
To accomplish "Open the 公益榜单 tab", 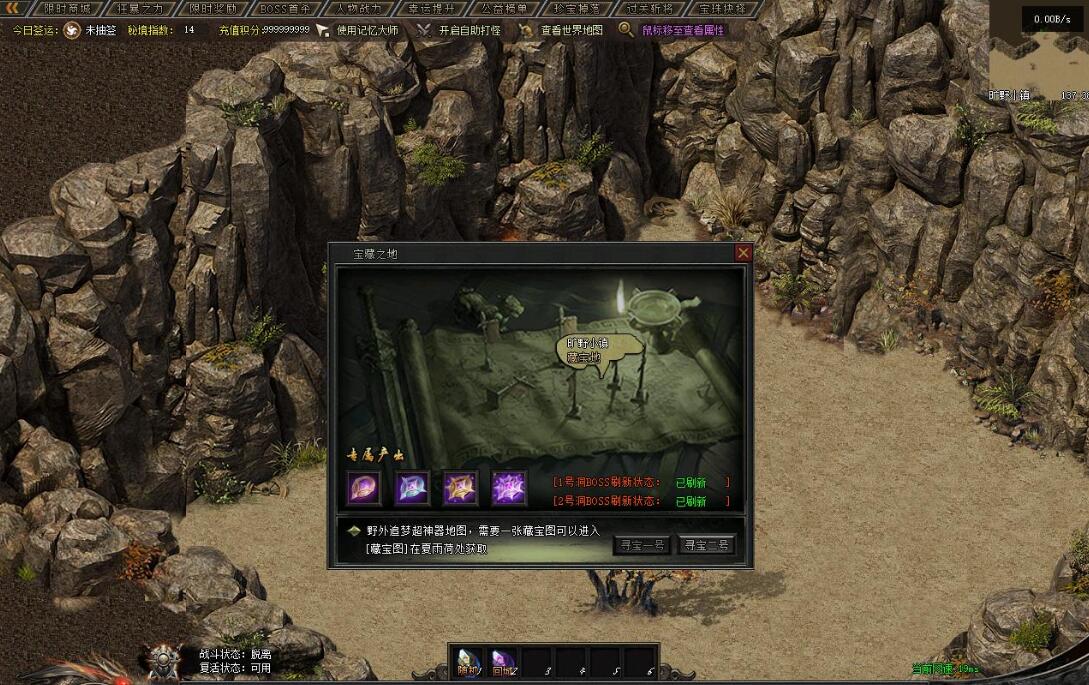I will pos(503,8).
